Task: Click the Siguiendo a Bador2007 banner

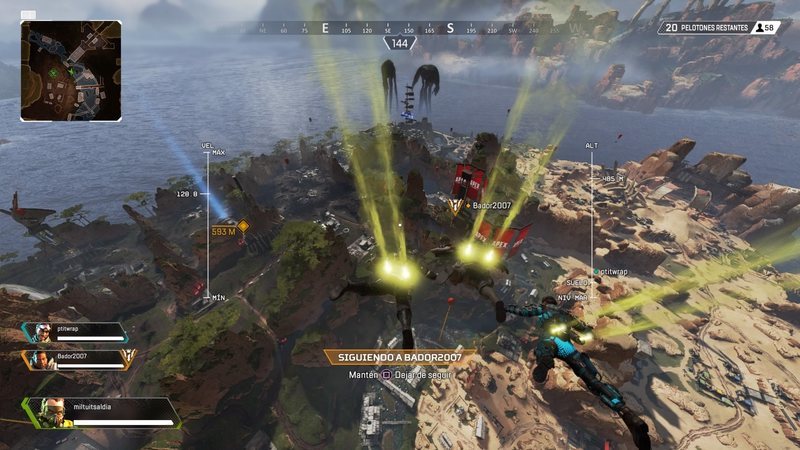Action: (x=400, y=356)
